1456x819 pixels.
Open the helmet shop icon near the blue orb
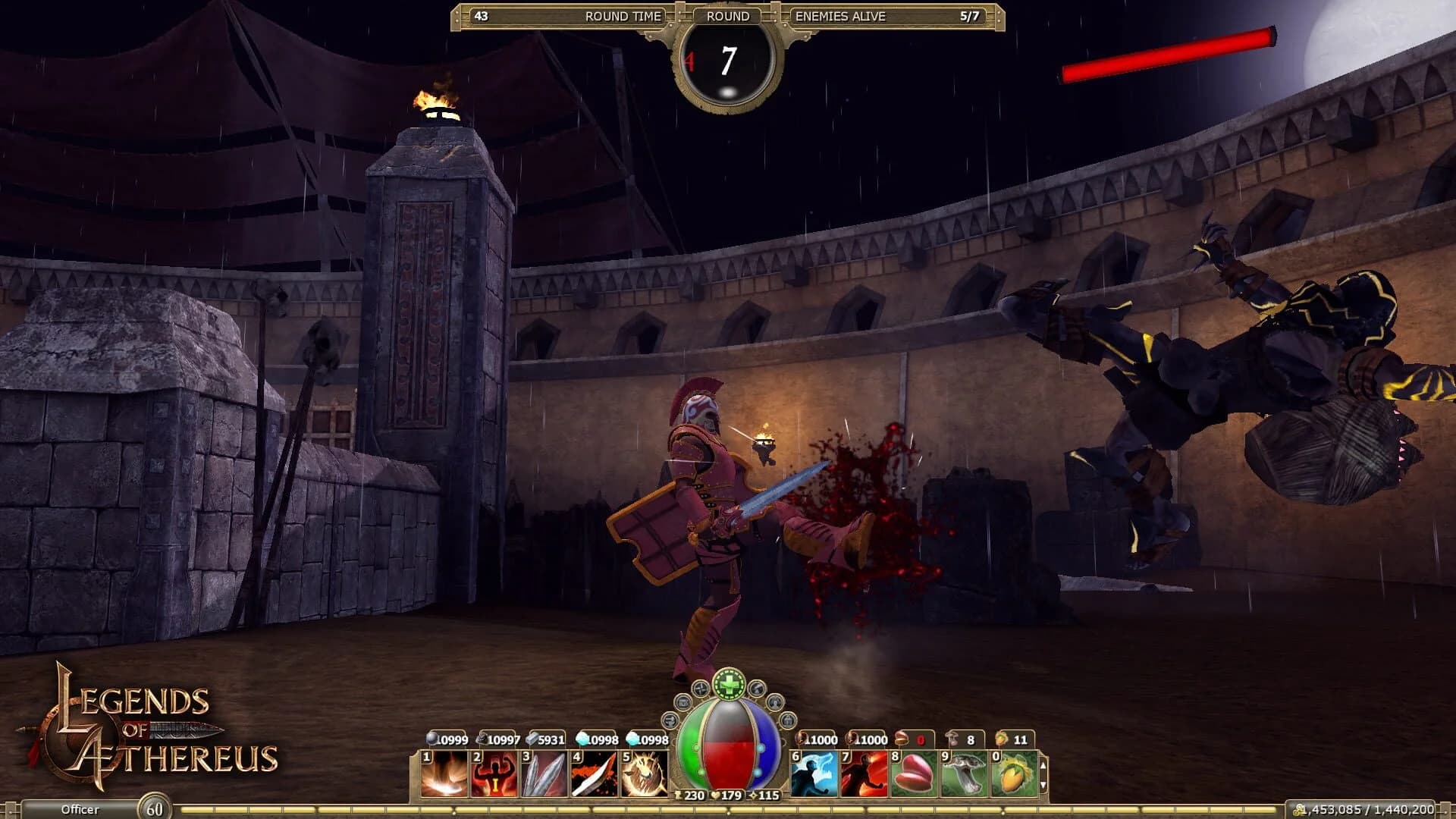pyautogui.click(x=787, y=720)
